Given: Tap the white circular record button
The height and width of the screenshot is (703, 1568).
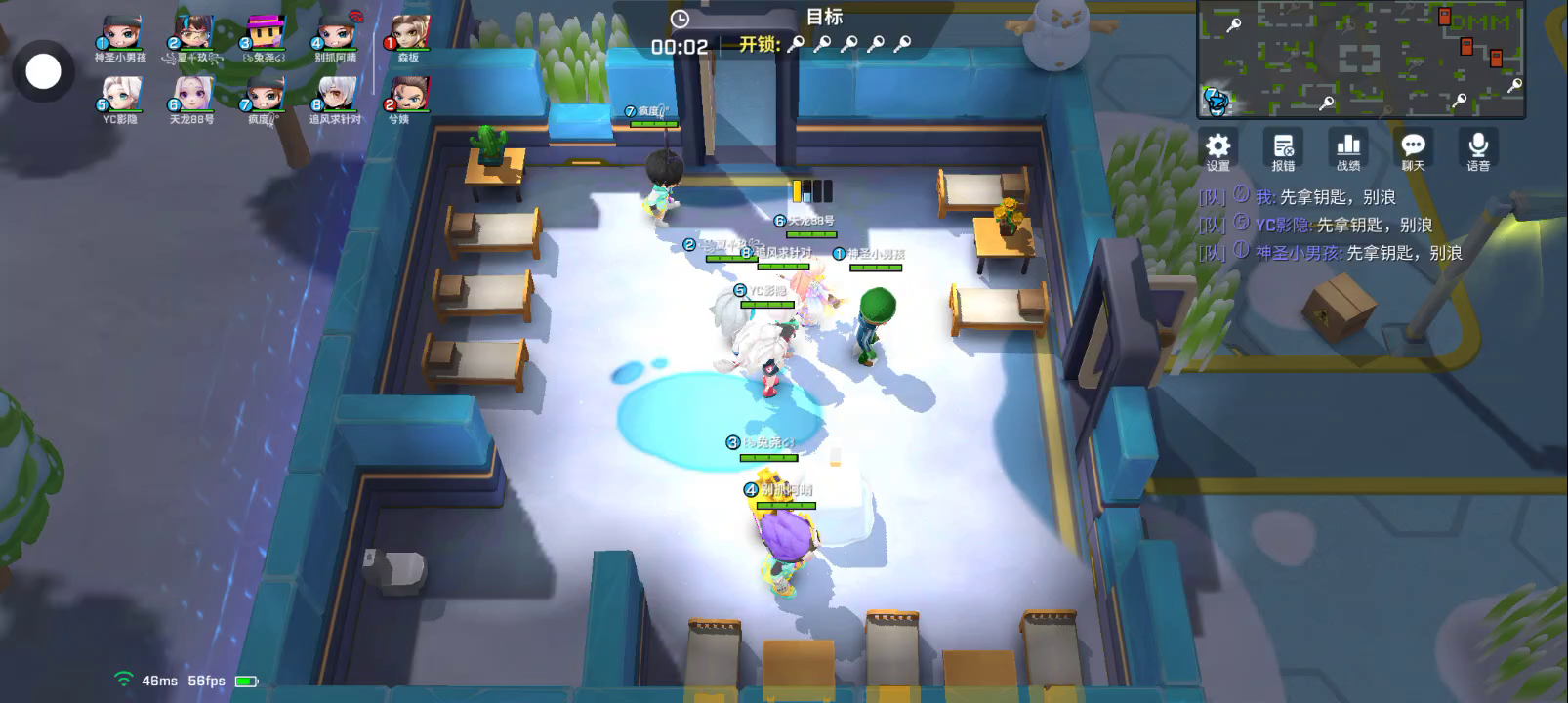Looking at the screenshot, I should 43,71.
